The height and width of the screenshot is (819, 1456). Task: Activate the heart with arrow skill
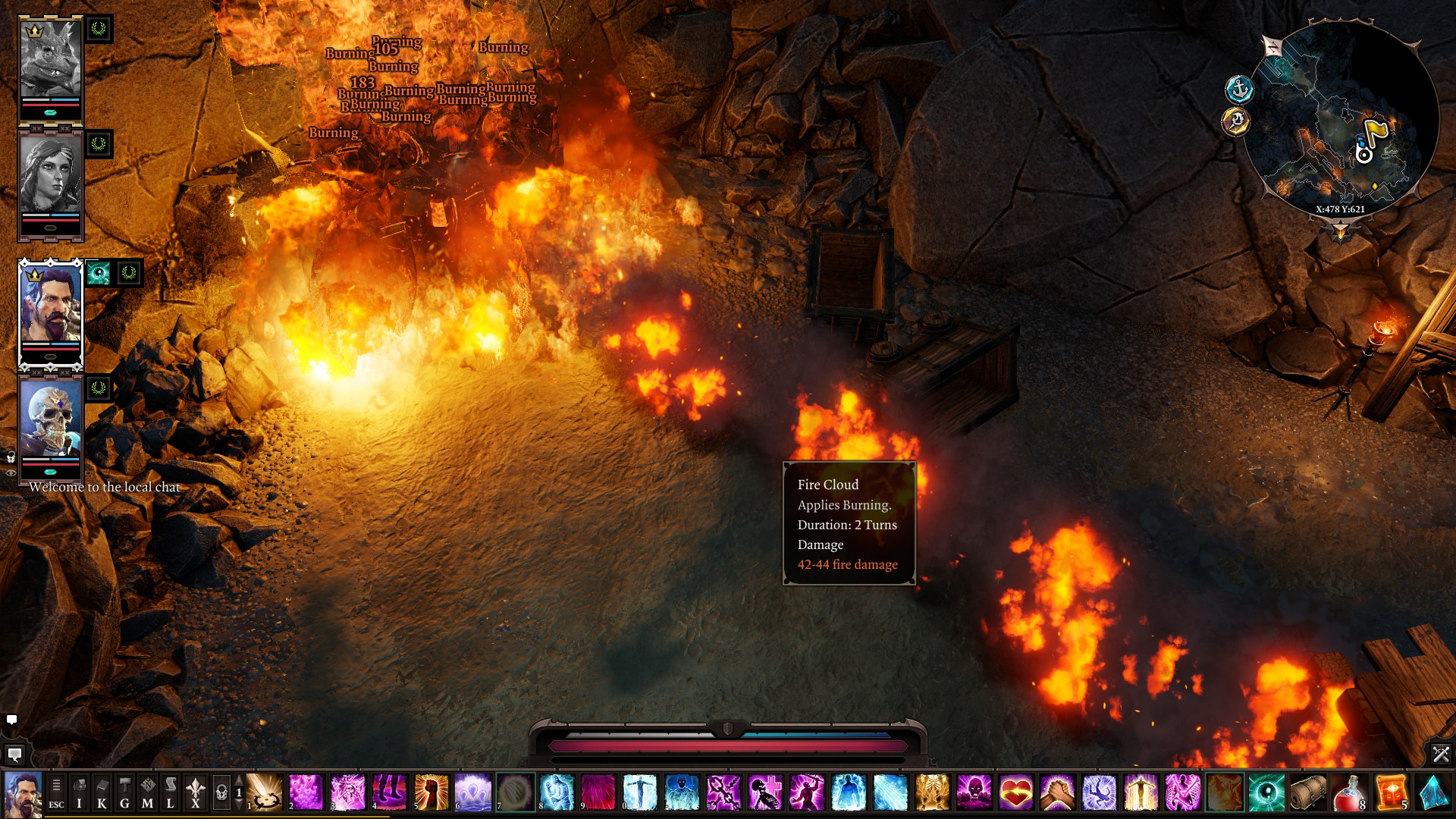tap(1015, 792)
